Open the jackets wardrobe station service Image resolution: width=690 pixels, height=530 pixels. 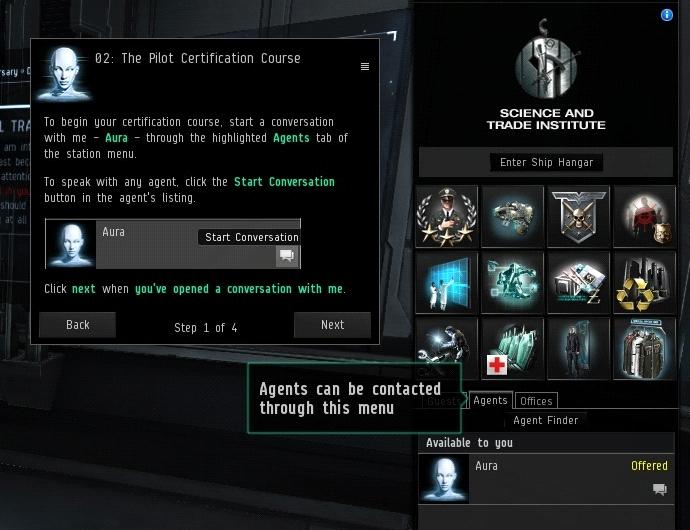click(644, 349)
